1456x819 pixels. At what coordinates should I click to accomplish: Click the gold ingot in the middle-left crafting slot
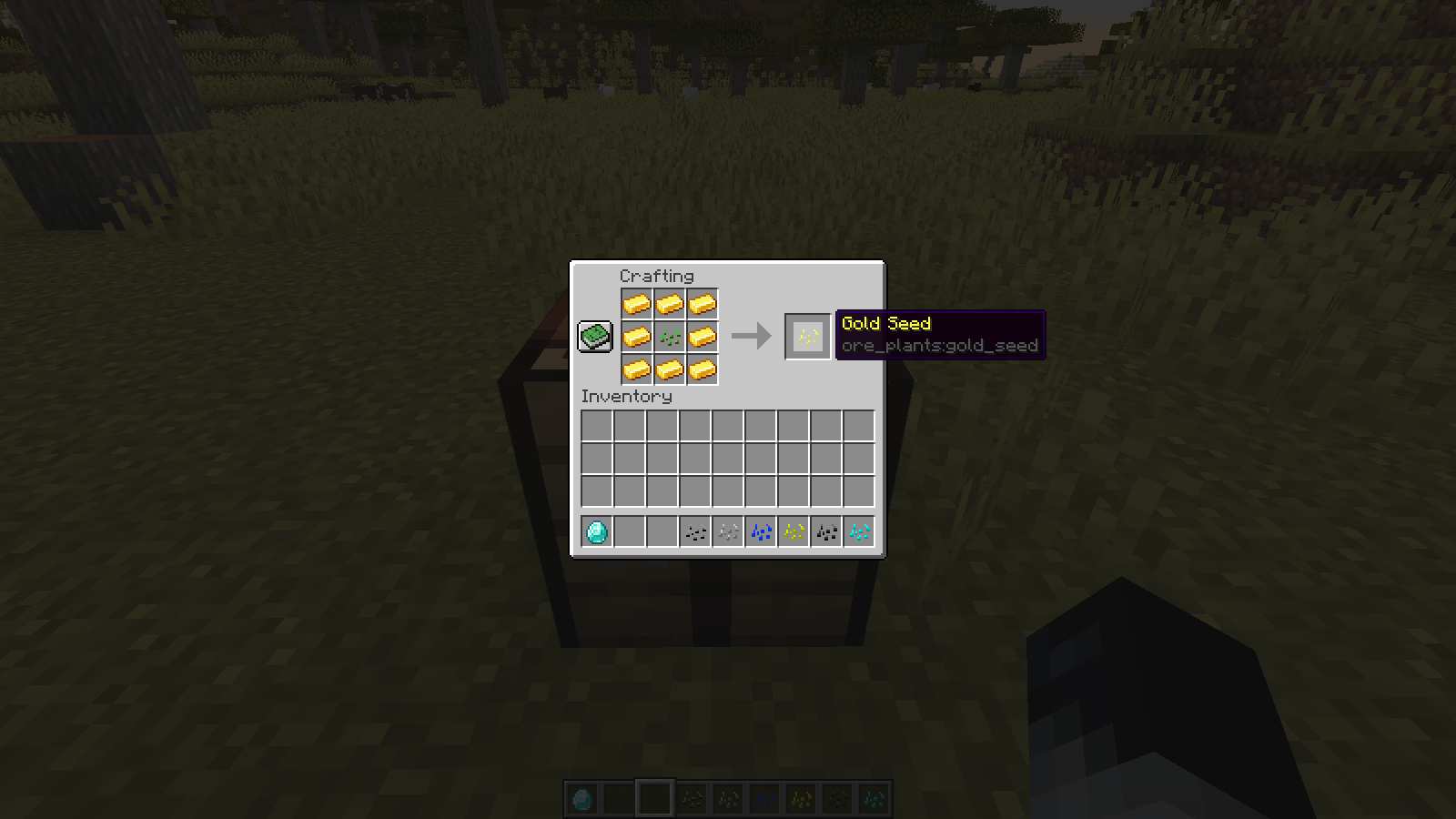(x=638, y=338)
